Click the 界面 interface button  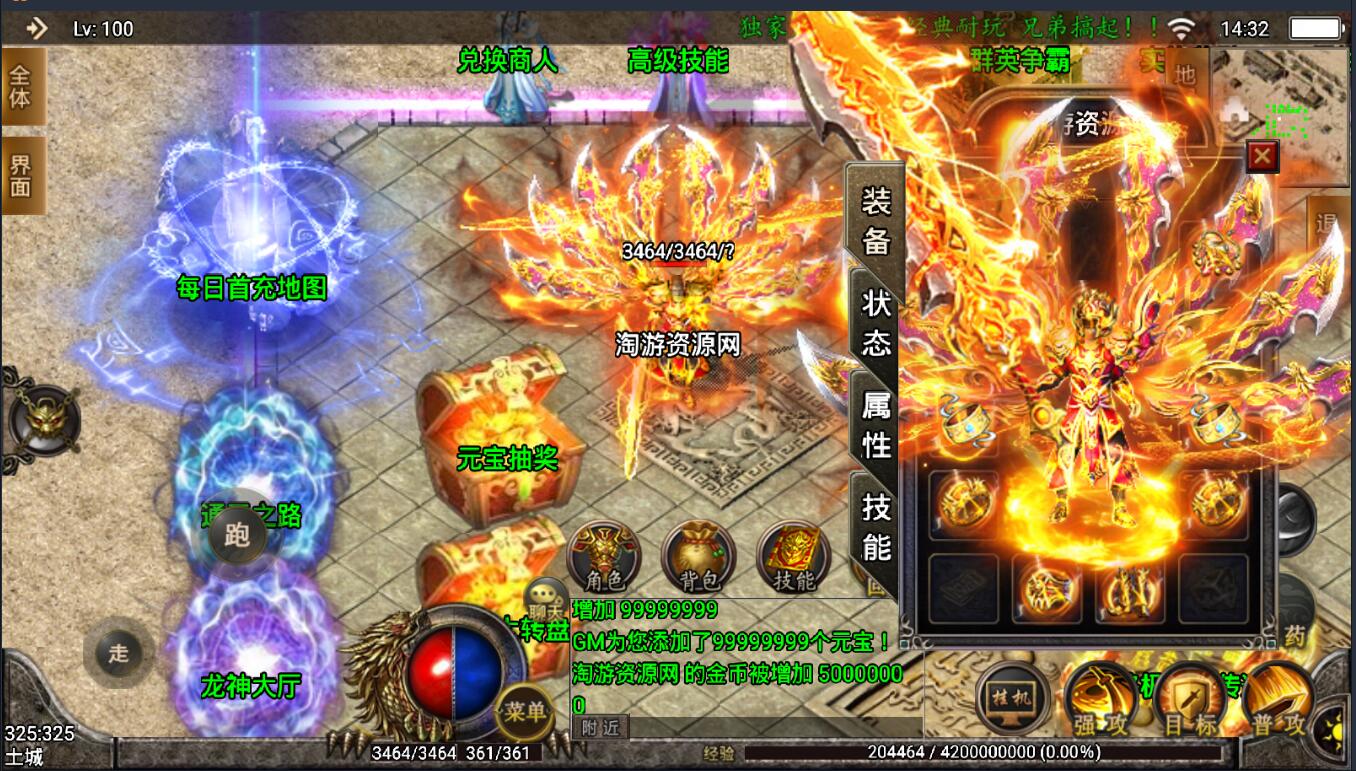point(22,174)
